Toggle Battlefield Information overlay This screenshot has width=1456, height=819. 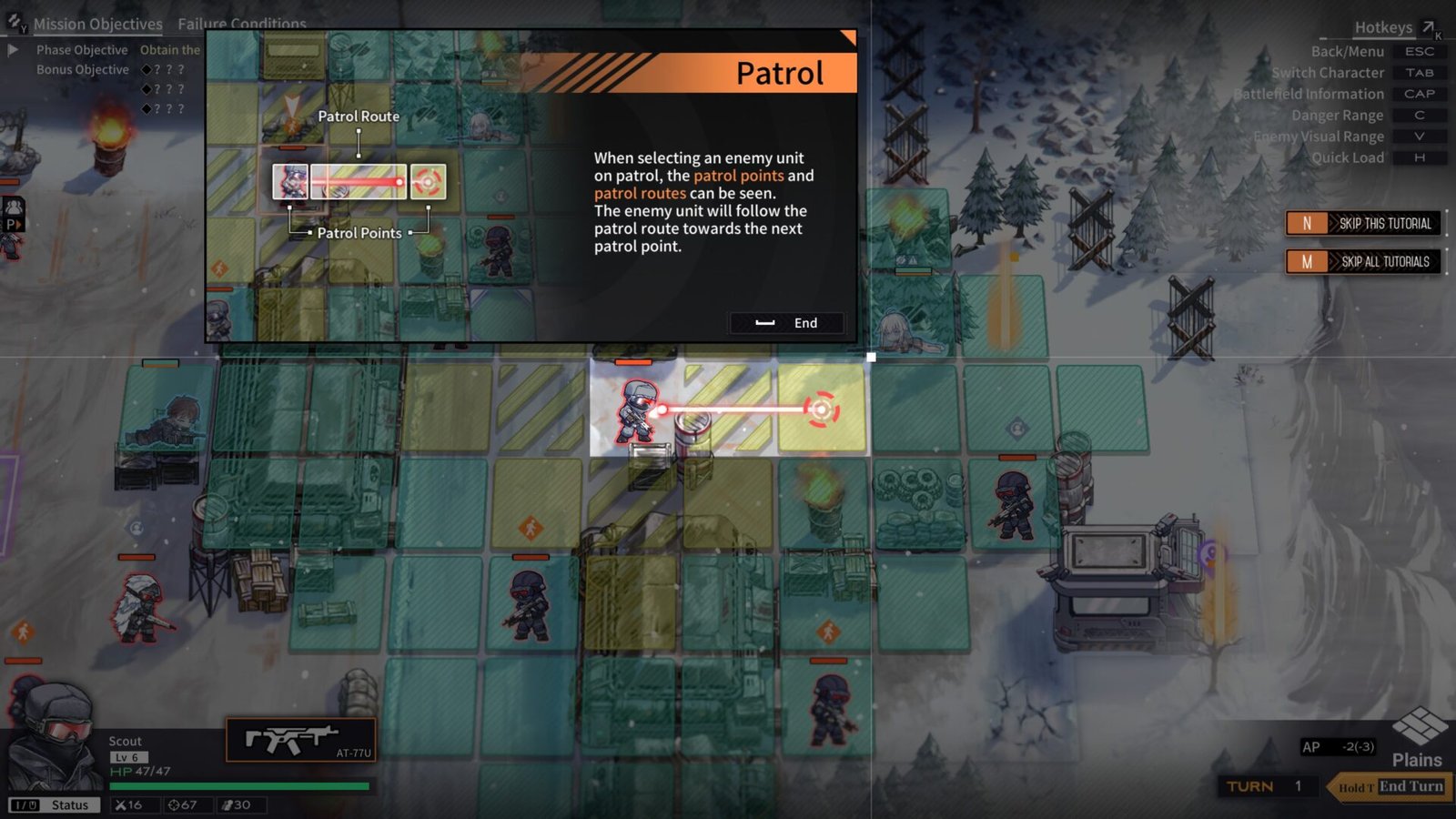(1420, 94)
